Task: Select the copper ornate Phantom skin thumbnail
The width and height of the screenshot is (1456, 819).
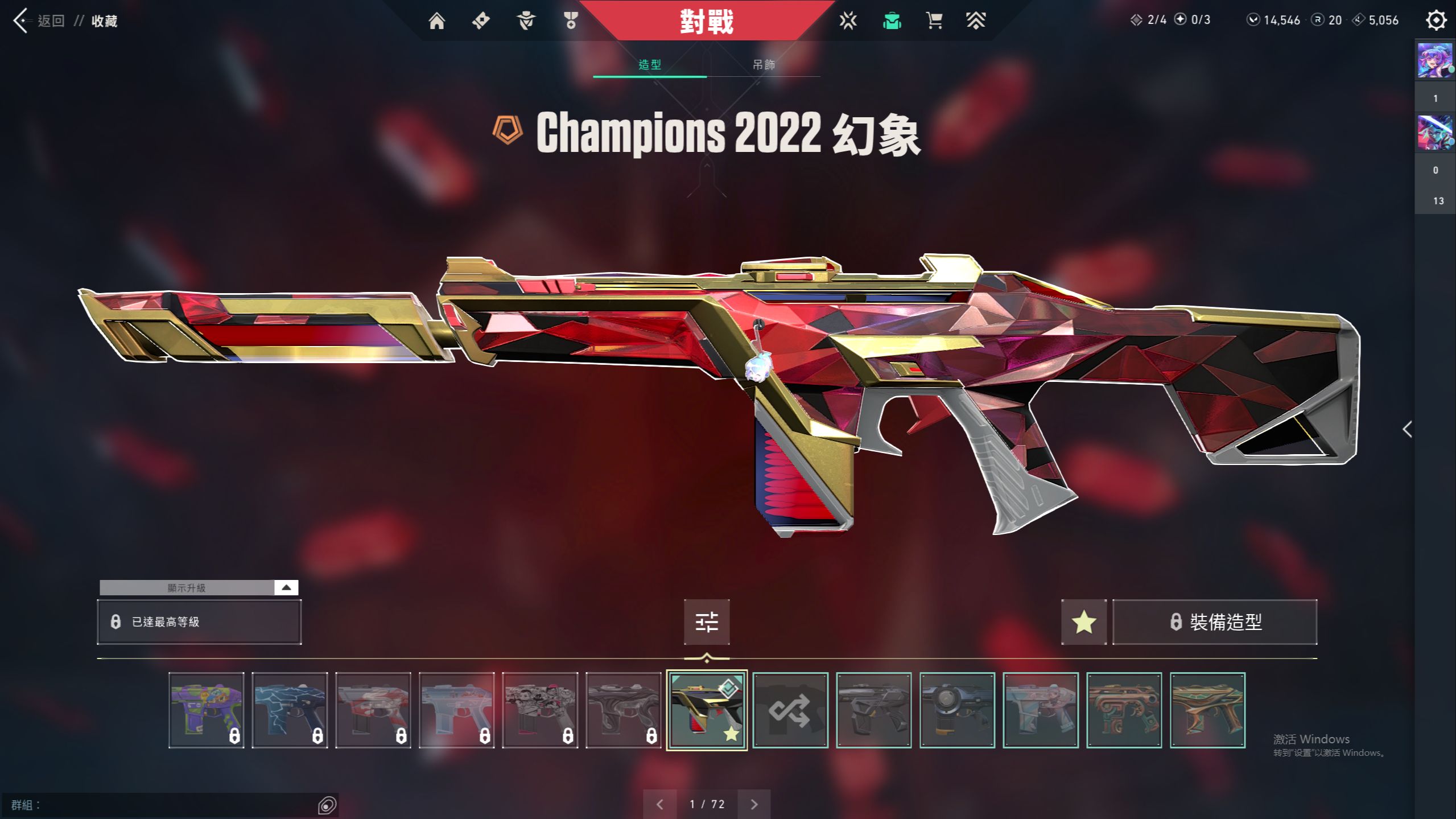Action: coord(1124,710)
